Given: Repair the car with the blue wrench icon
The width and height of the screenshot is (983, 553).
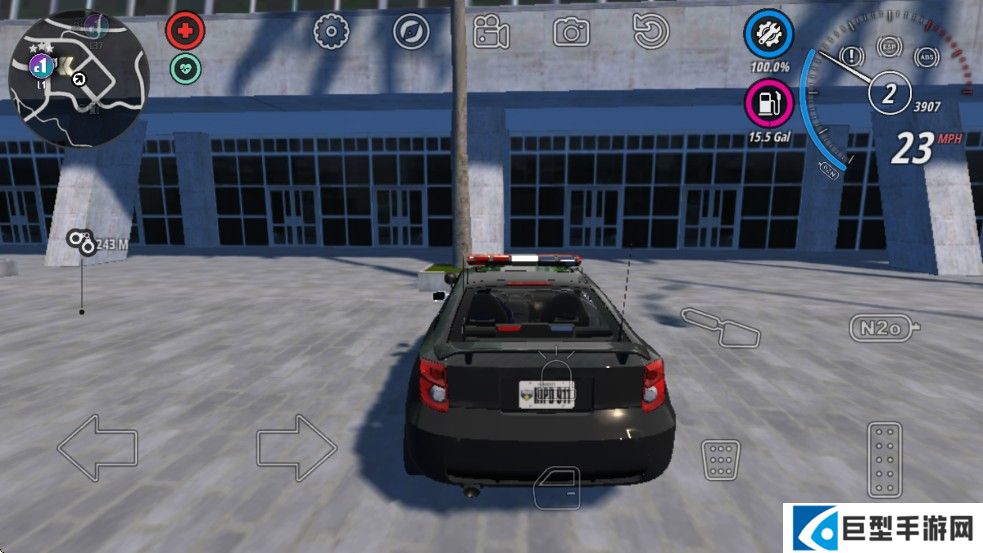Looking at the screenshot, I should pos(768,35).
